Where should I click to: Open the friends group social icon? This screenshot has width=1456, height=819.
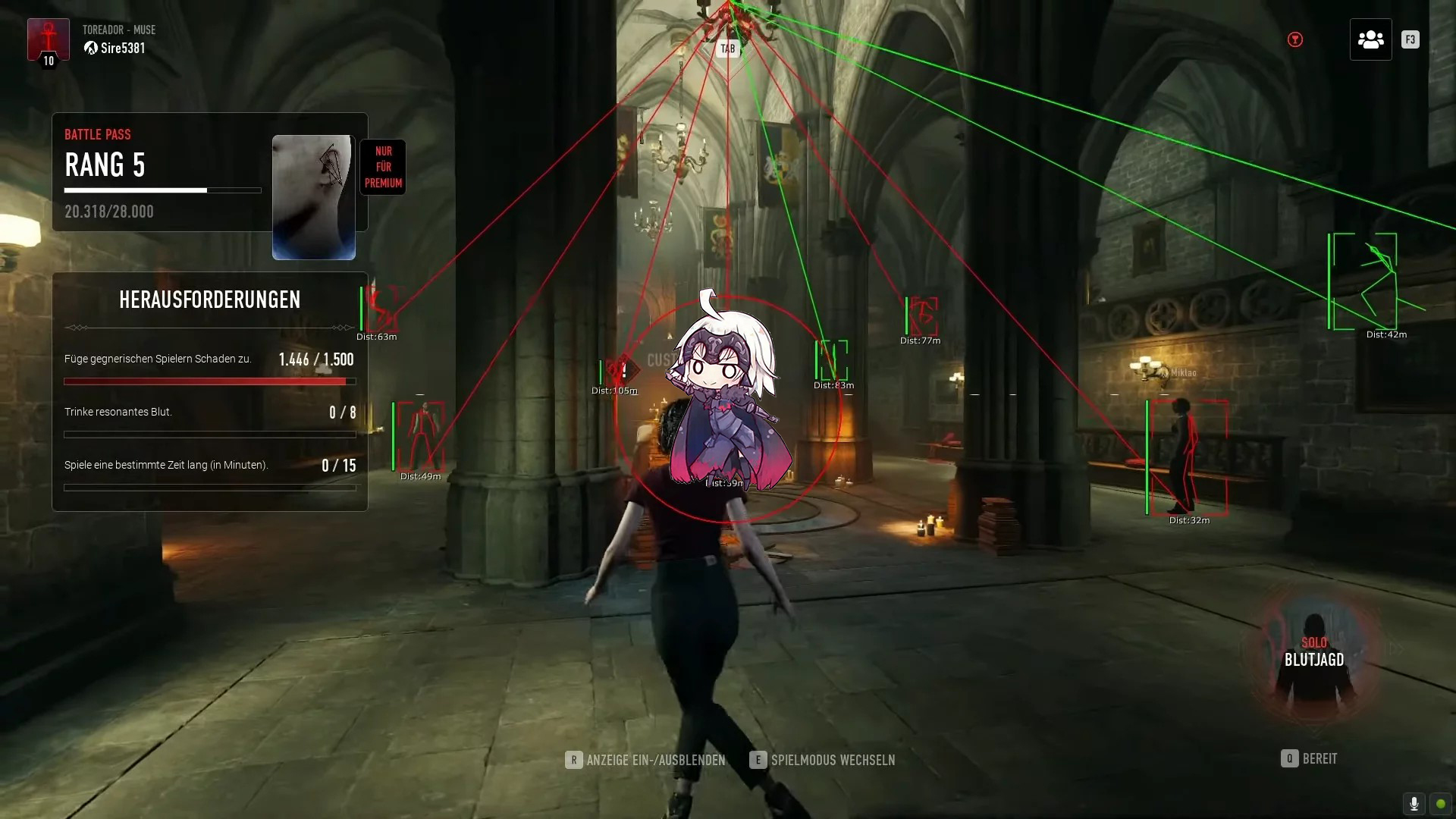click(x=1370, y=39)
